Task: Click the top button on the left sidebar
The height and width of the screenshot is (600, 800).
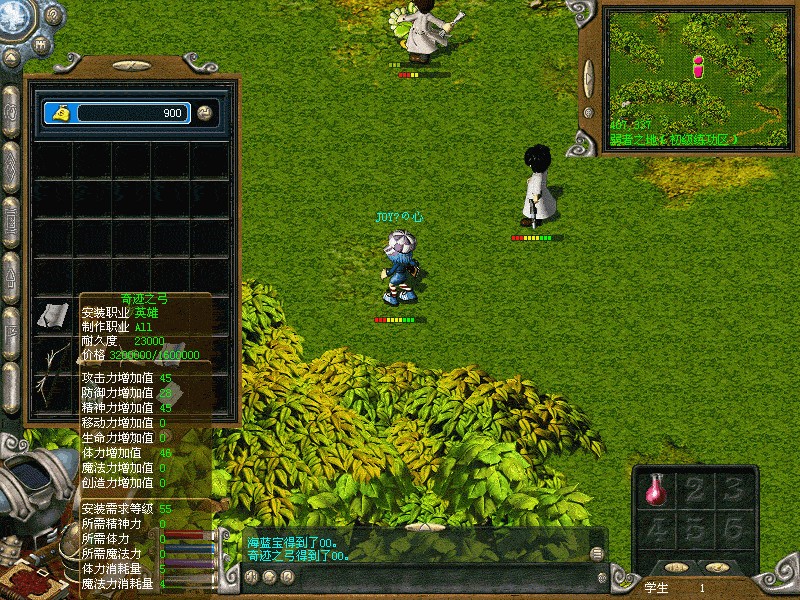Action: (x=11, y=108)
